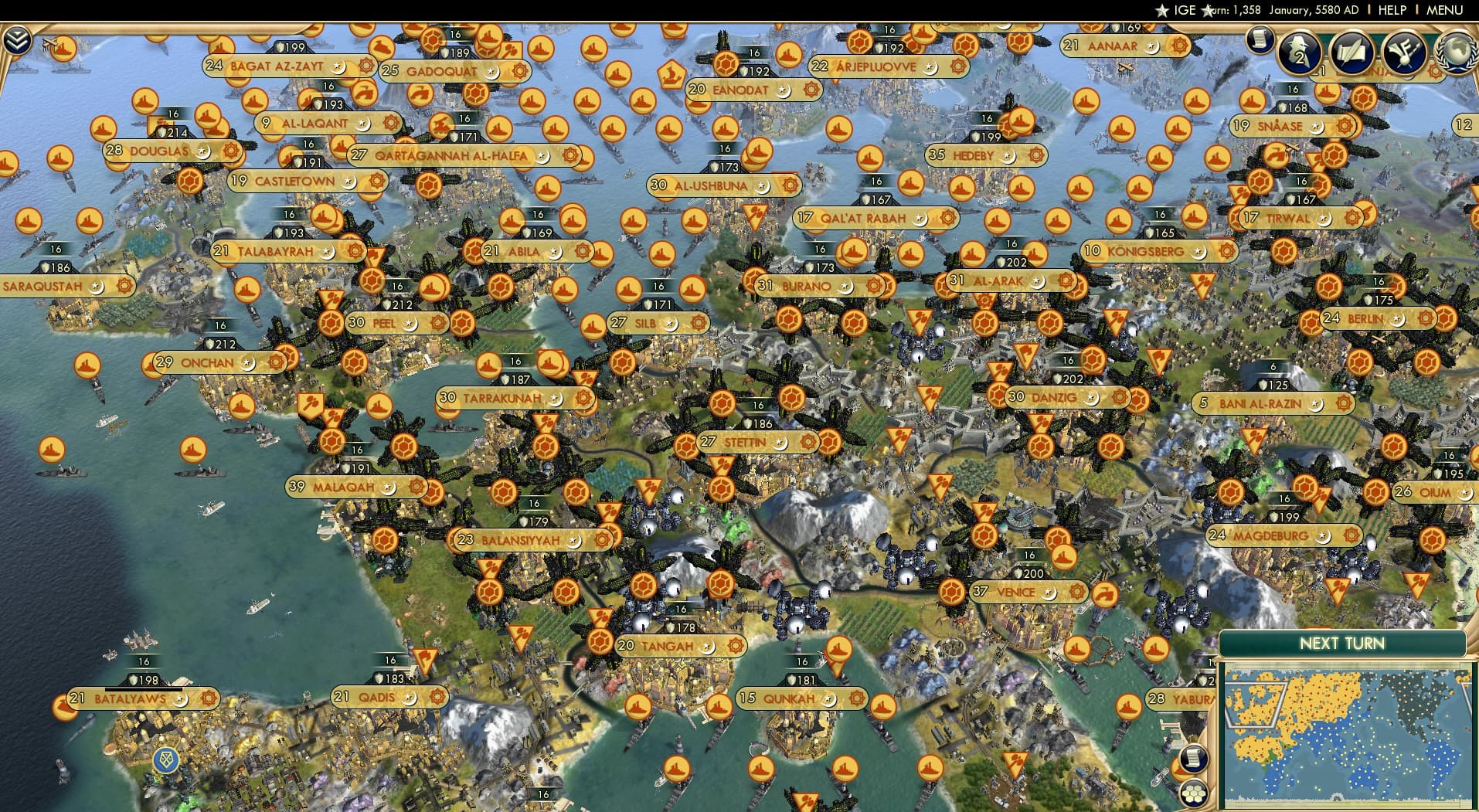Click the crescent icon beside Aanaar's name

point(1152,47)
